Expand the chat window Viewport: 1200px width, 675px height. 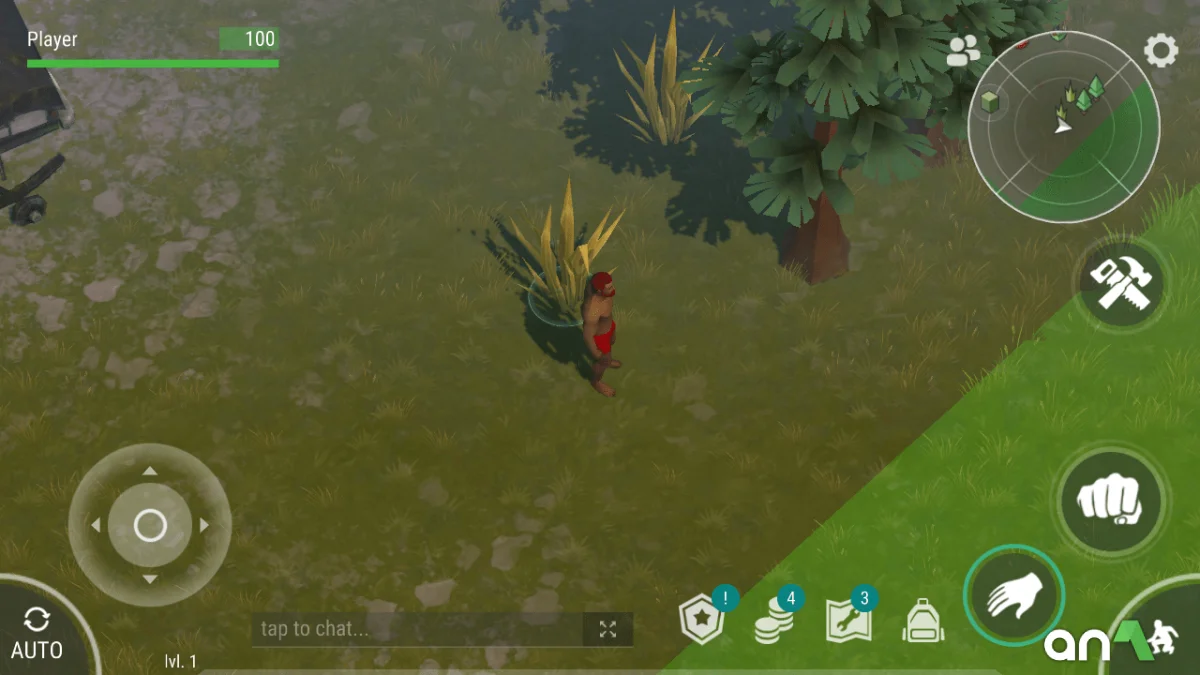coord(608,629)
